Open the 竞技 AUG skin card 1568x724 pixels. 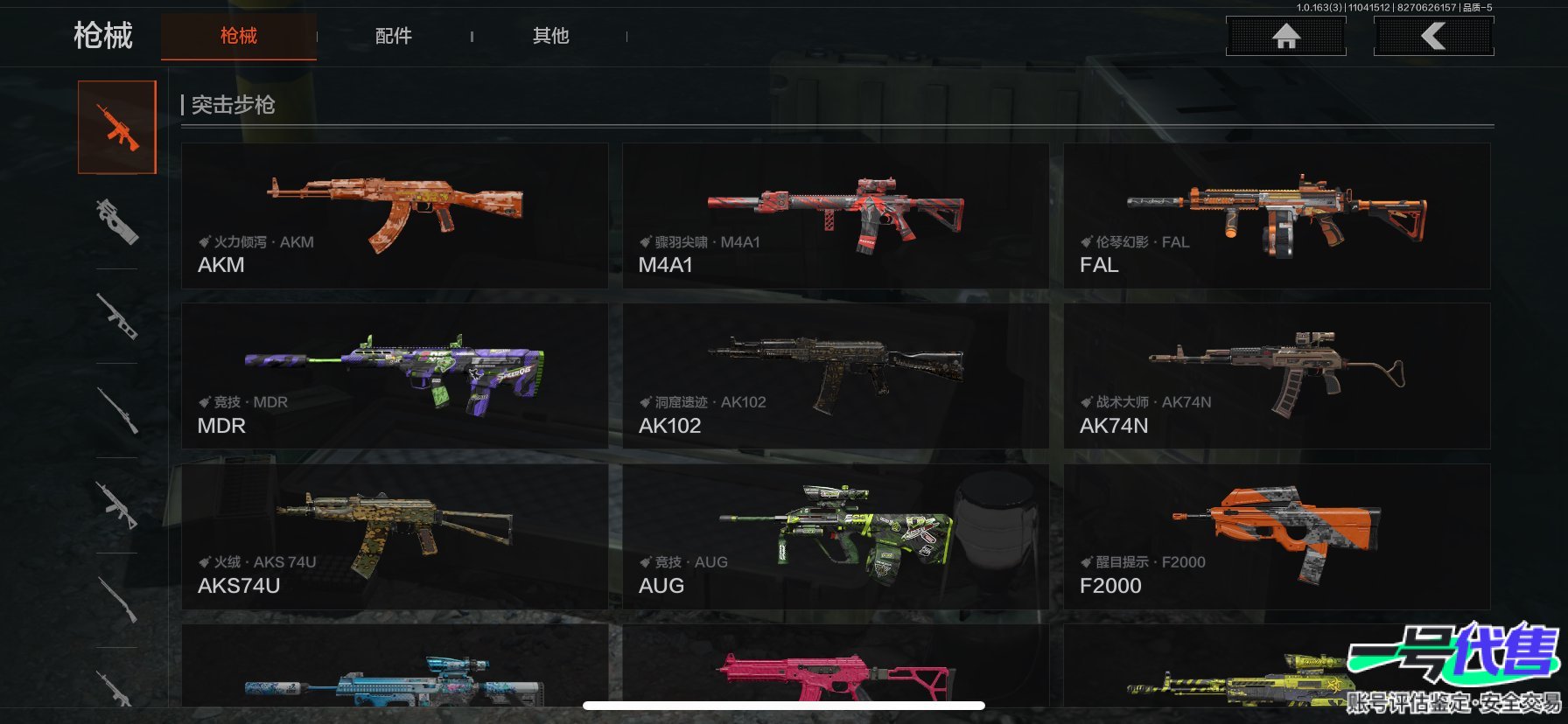tap(835, 536)
